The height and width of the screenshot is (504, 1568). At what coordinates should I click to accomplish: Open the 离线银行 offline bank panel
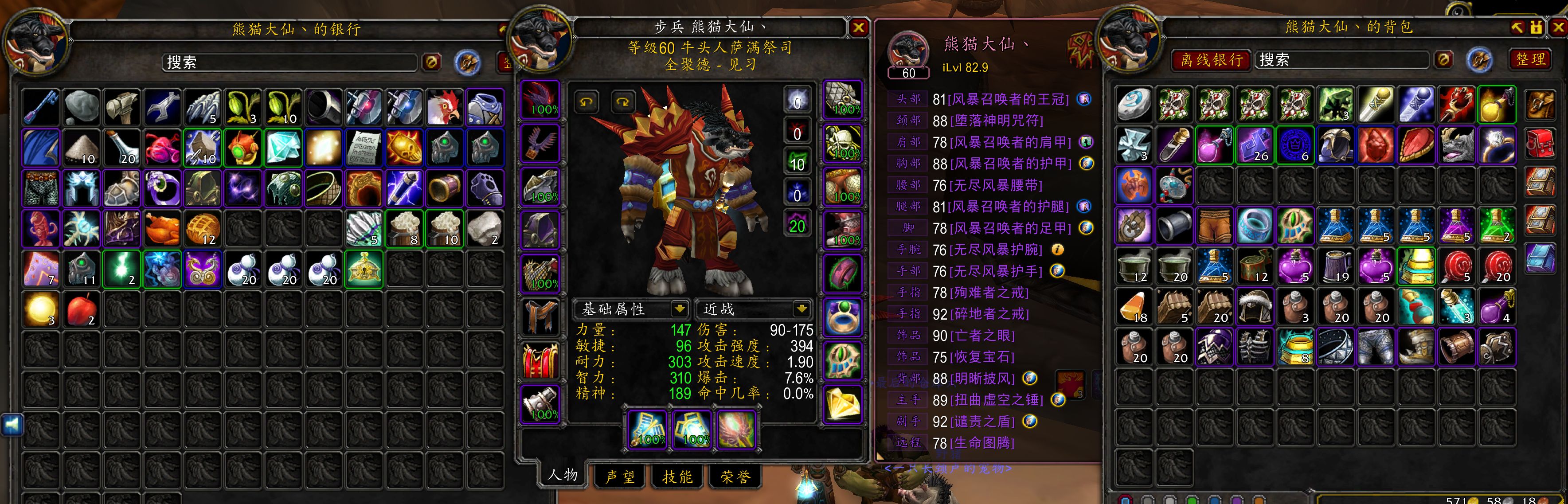pyautogui.click(x=1210, y=61)
